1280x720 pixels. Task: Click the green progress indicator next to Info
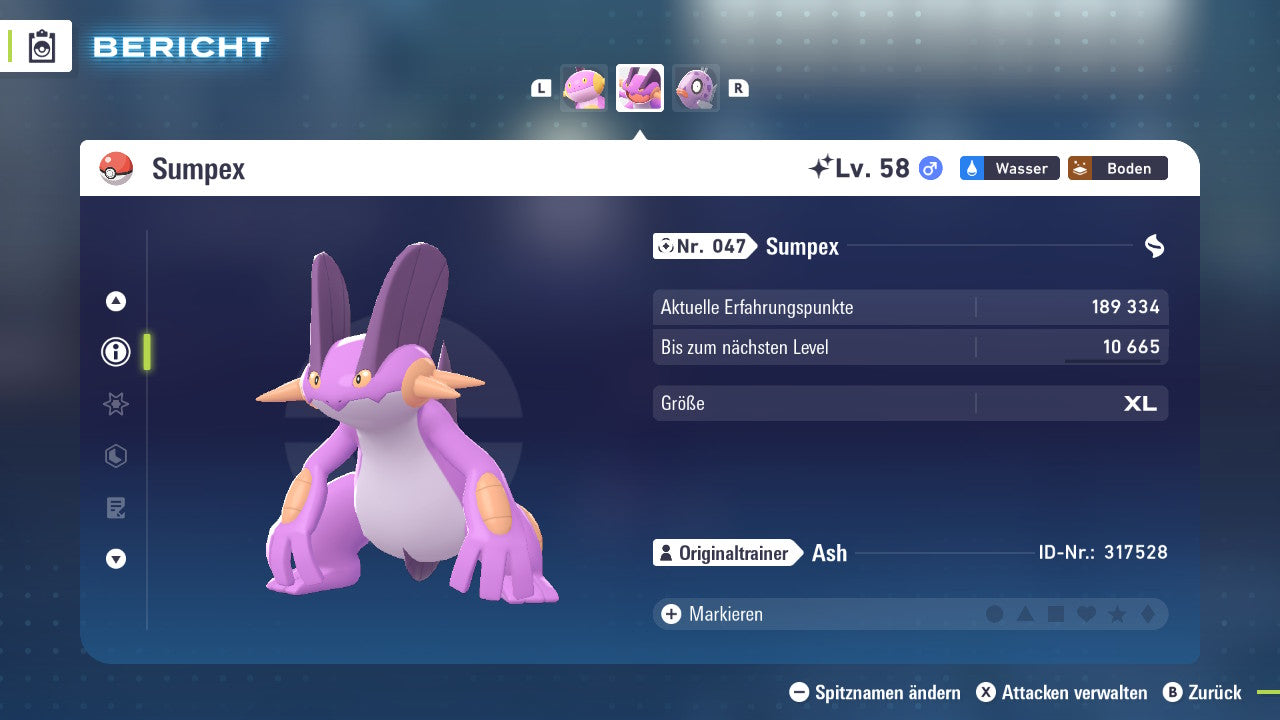pyautogui.click(x=145, y=352)
